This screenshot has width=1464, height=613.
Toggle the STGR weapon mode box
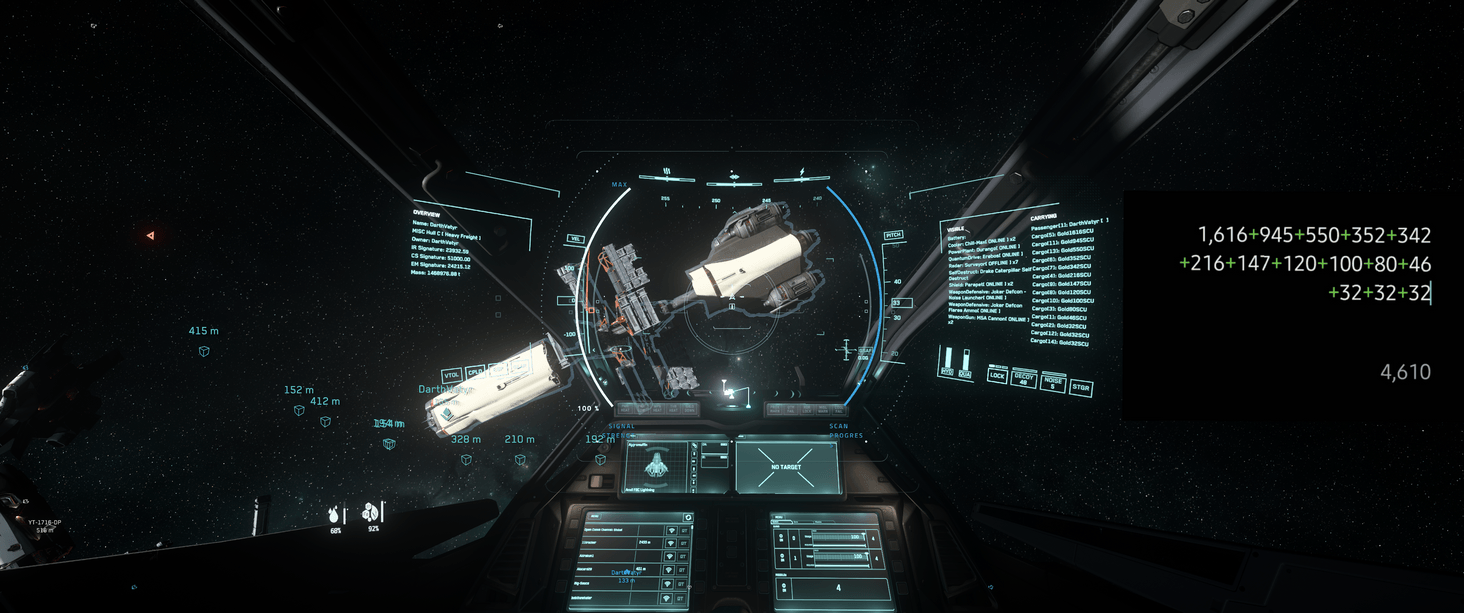1081,386
